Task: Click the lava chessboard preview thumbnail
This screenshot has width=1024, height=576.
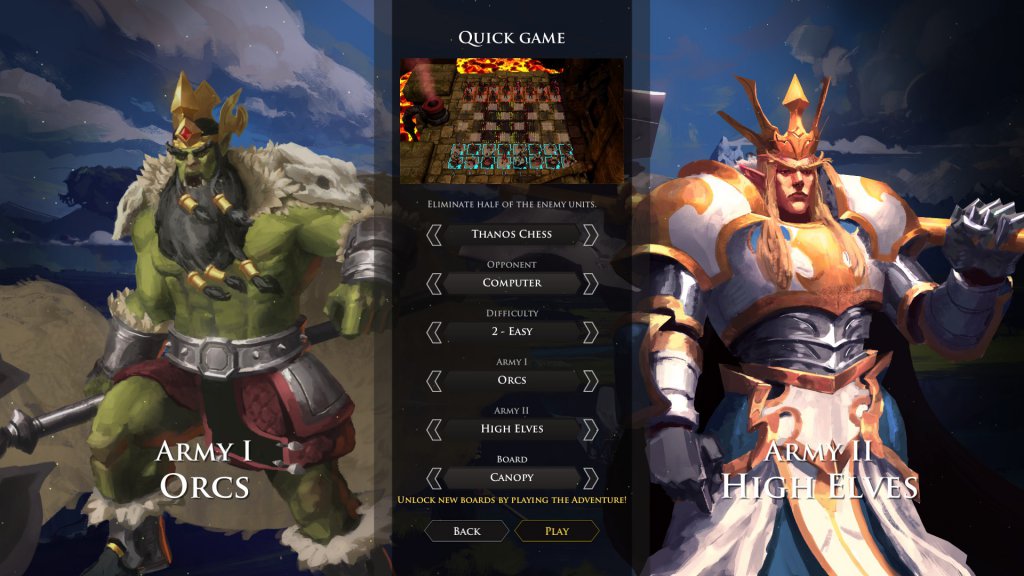Action: [512, 120]
